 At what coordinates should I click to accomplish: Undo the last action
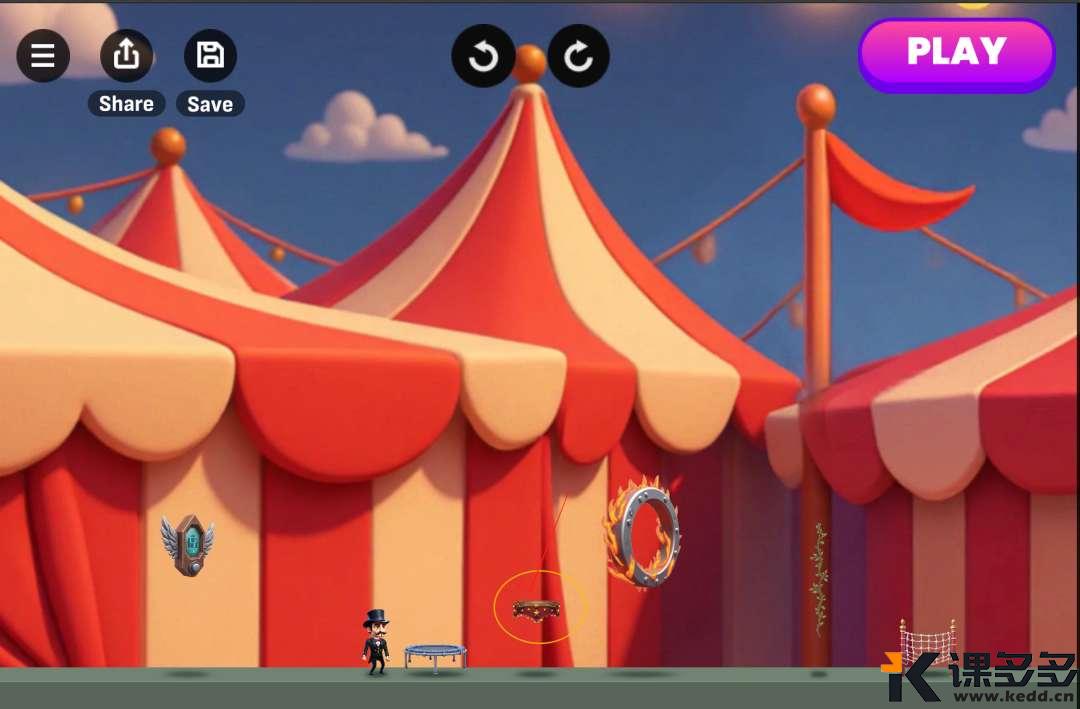(483, 56)
